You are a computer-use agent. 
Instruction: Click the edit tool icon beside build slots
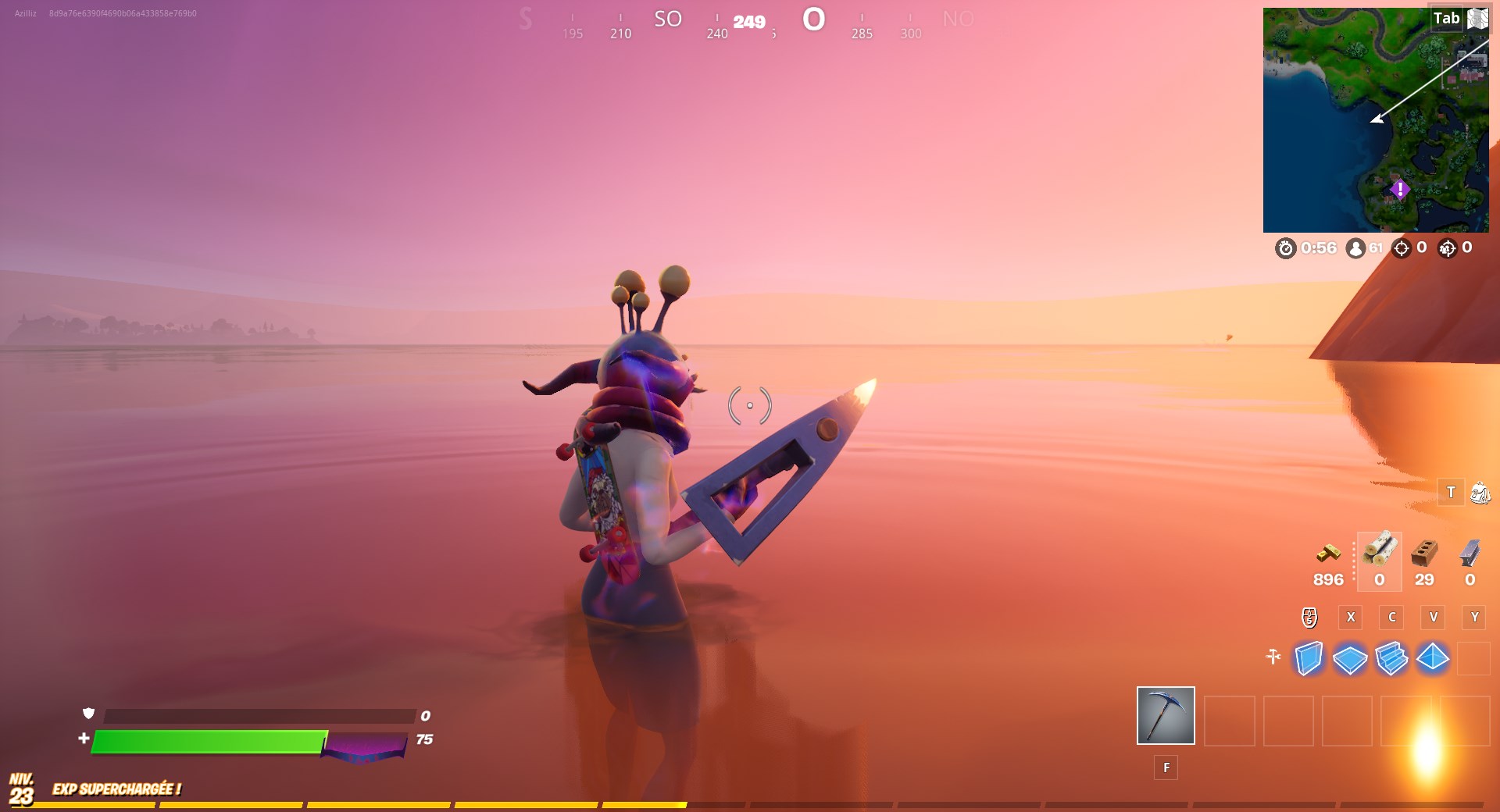pyautogui.click(x=1273, y=658)
